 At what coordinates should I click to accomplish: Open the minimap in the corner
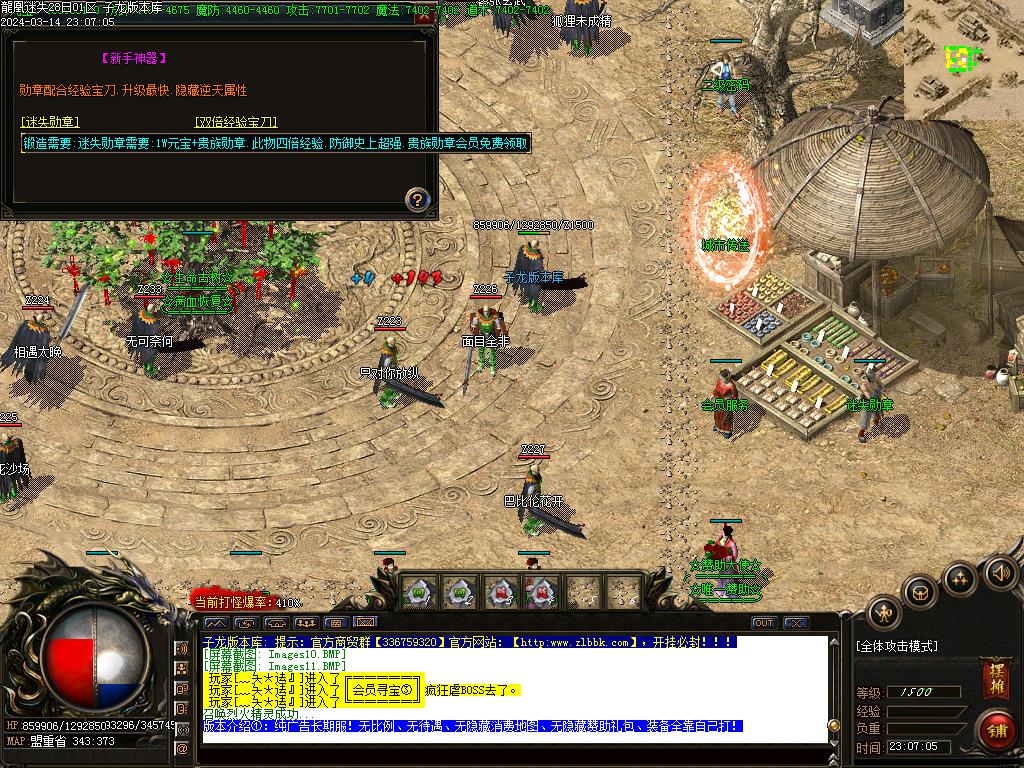[x=963, y=60]
